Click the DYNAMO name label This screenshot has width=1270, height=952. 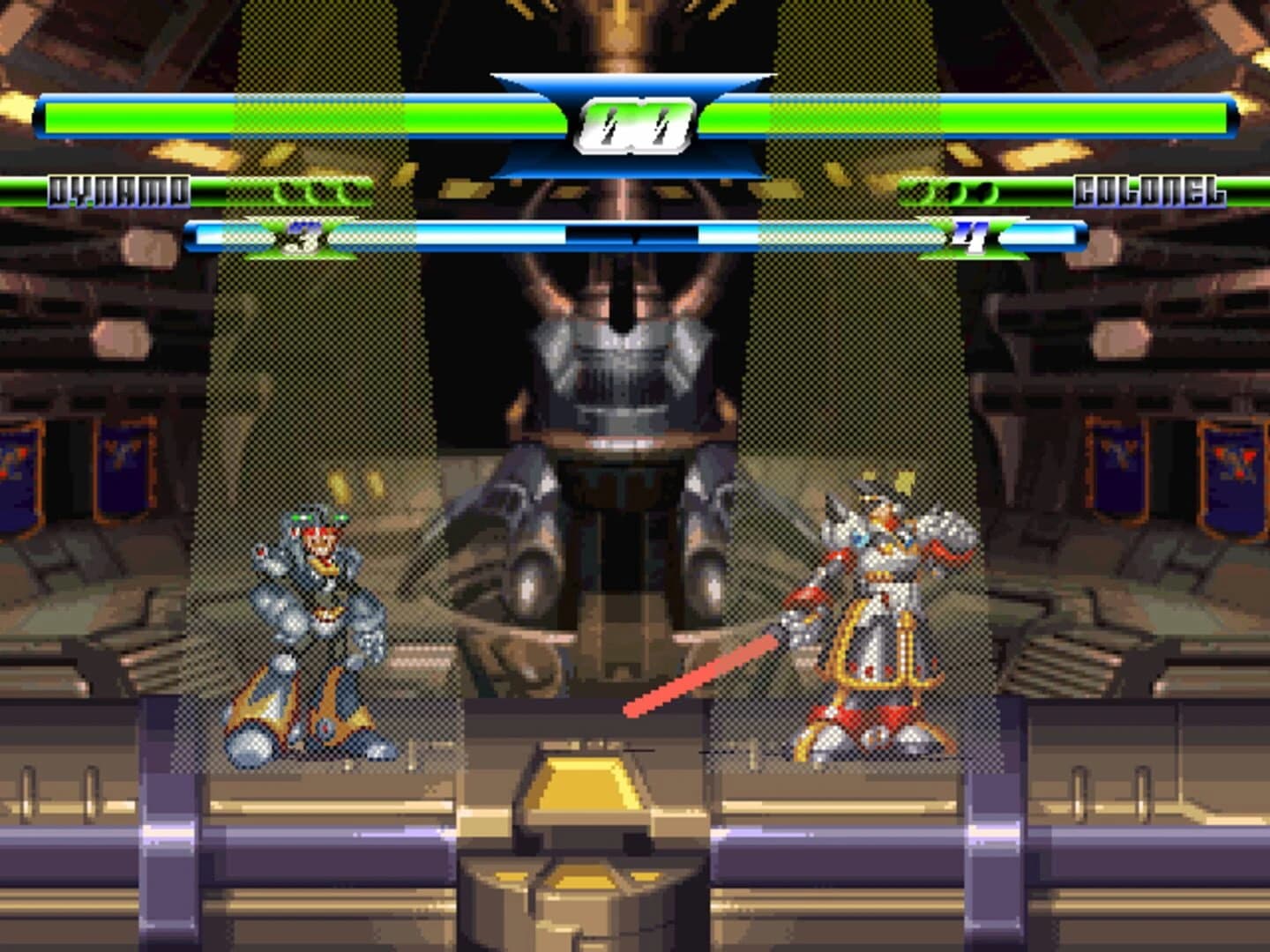[120, 189]
